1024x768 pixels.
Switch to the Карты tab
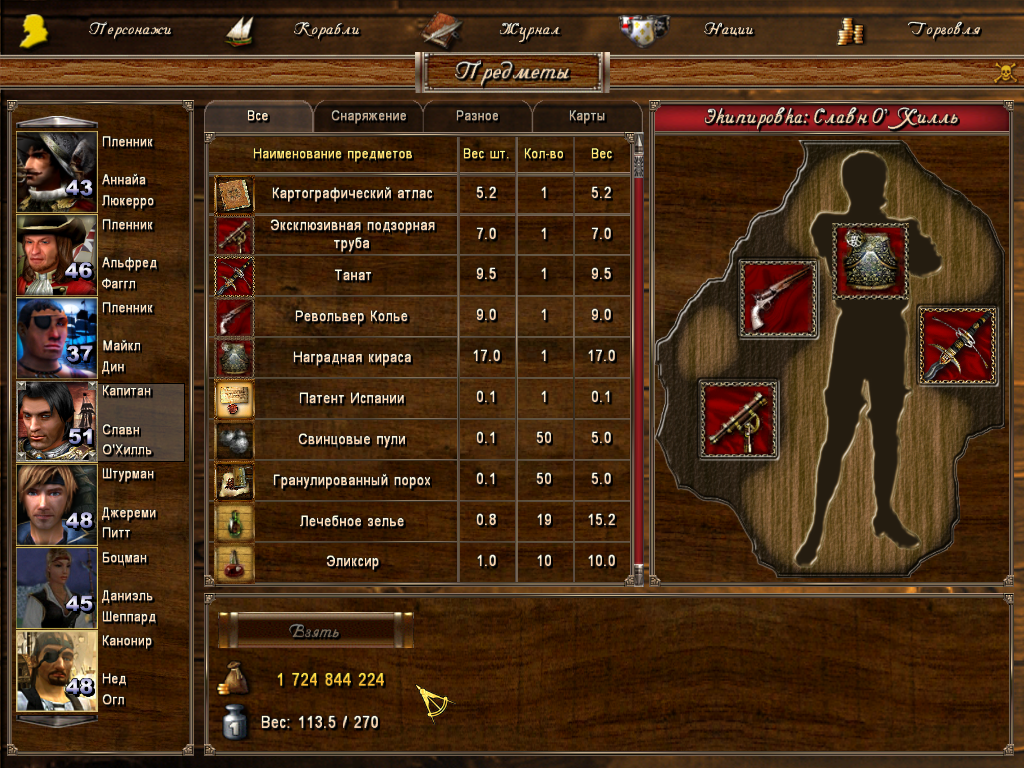pyautogui.click(x=586, y=116)
